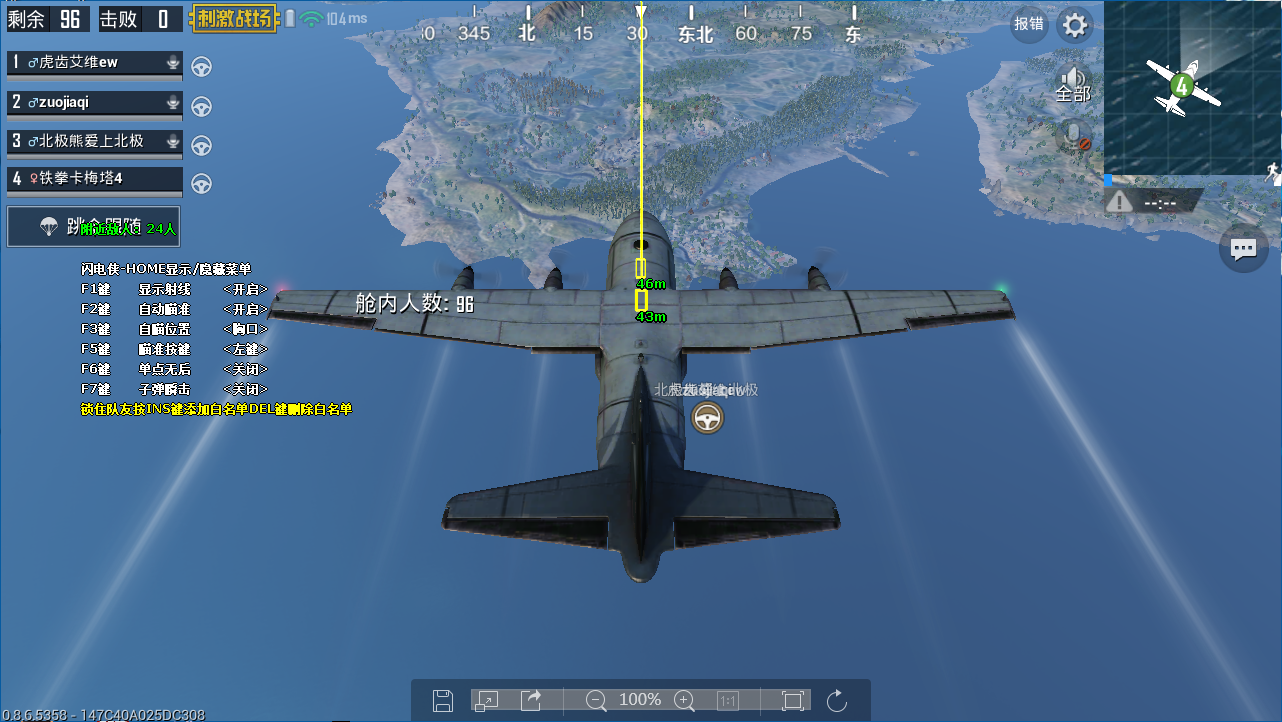Viewport: 1282px width, 722px height.
Task: Click the steering wheel icon below the plane
Action: click(x=707, y=417)
